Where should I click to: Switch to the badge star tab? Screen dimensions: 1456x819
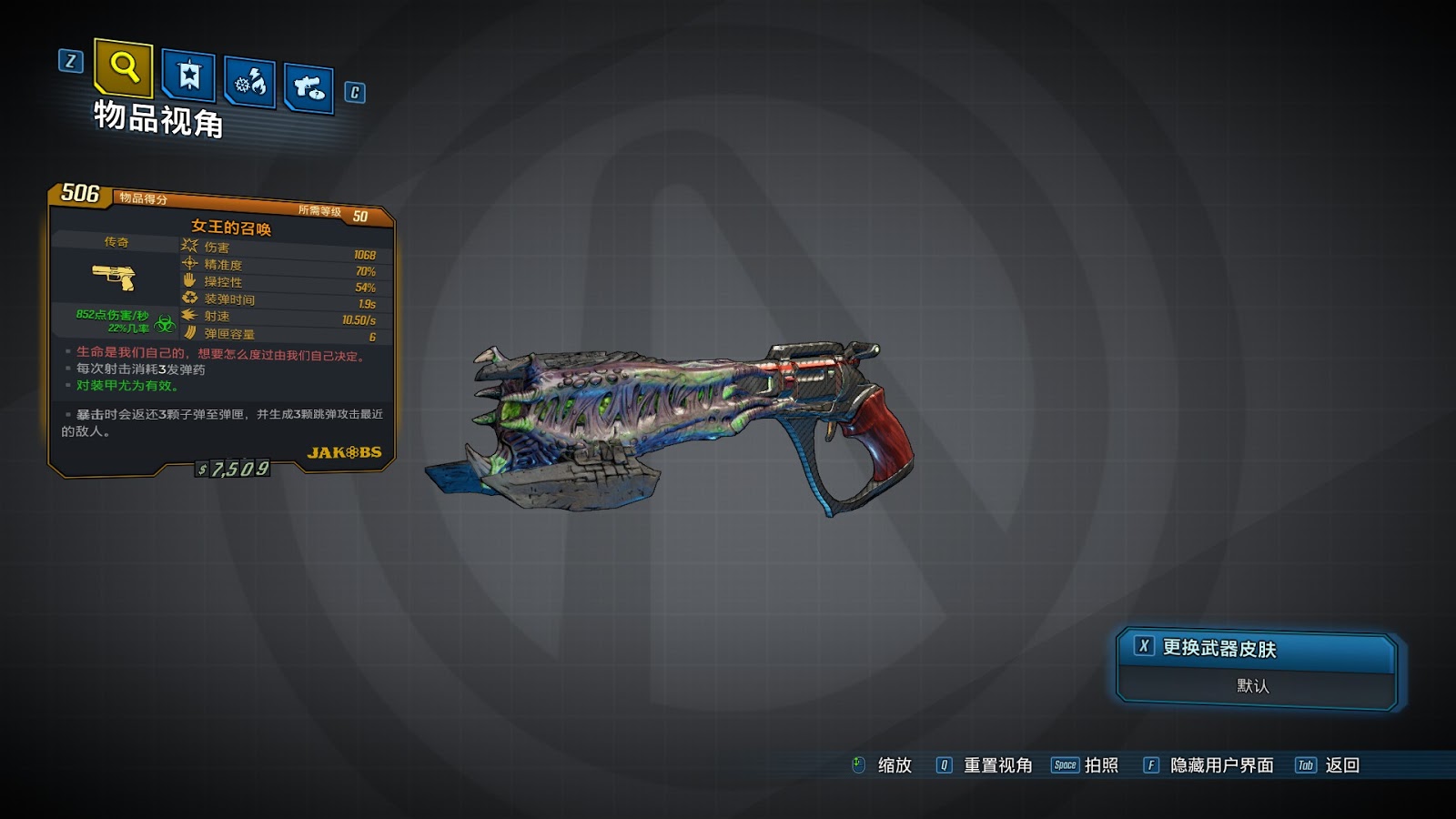[x=188, y=76]
